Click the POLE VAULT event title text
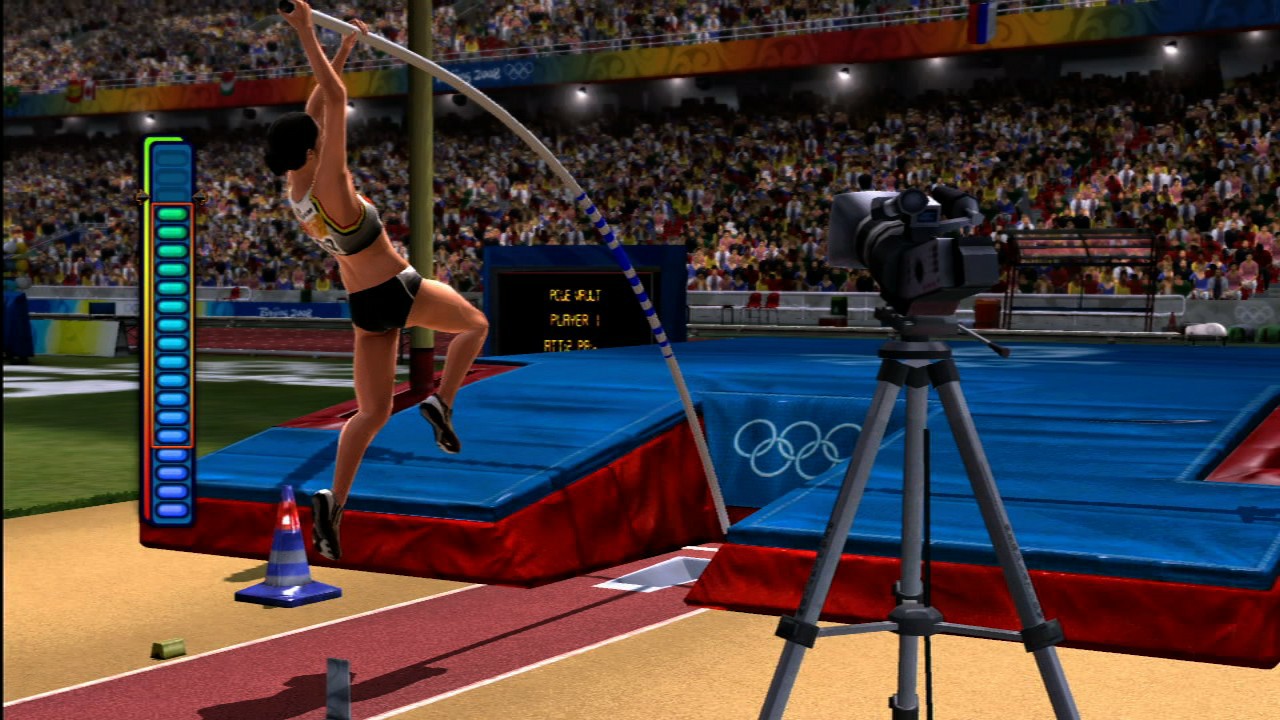 (x=575, y=295)
